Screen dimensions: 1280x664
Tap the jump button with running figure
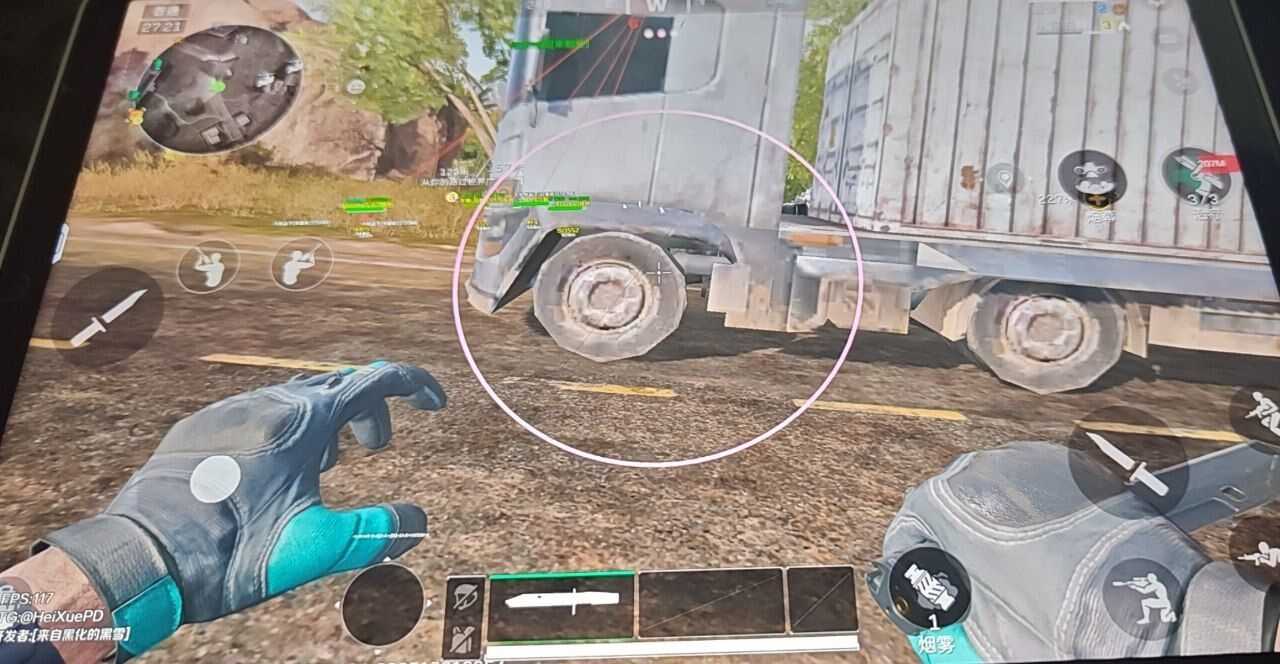click(1260, 413)
